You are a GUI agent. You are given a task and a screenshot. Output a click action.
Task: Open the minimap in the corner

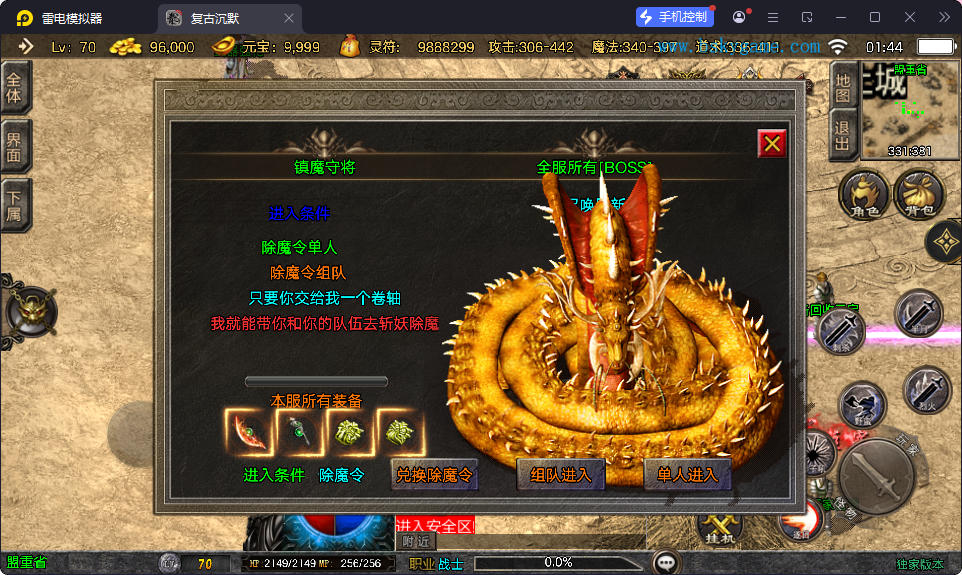[896, 110]
